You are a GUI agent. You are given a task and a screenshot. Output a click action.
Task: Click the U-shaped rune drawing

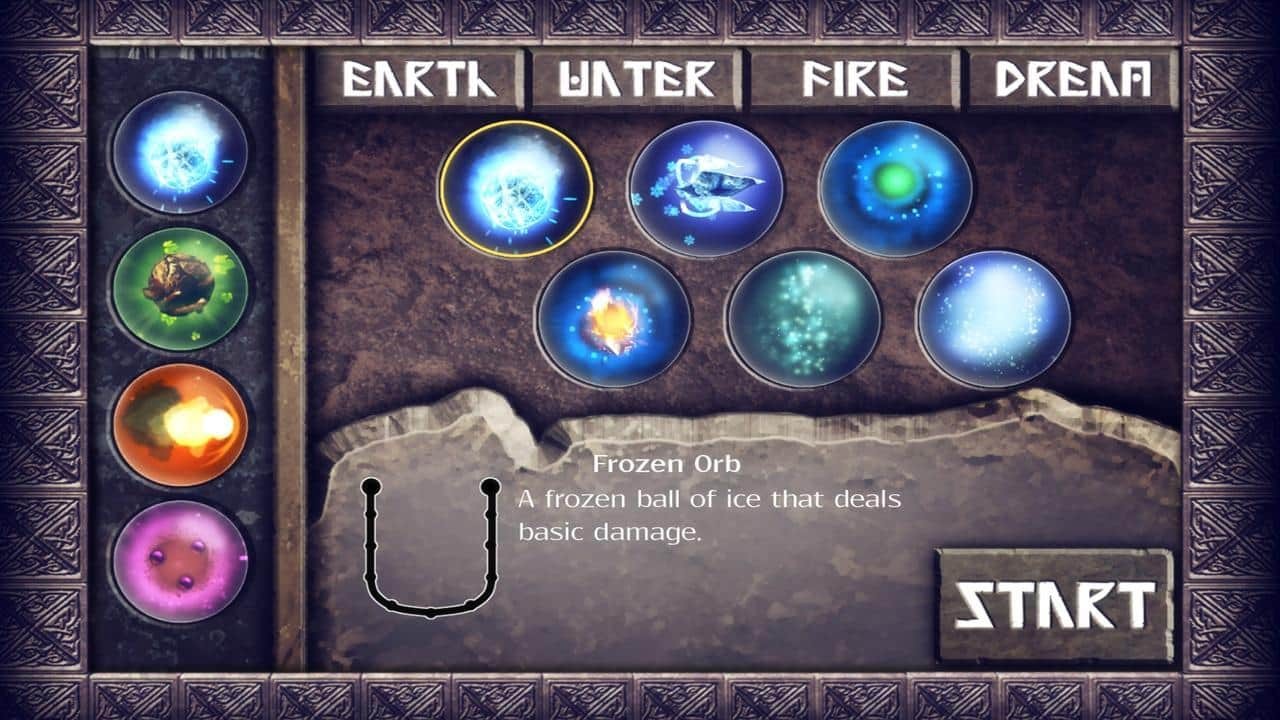click(x=432, y=550)
